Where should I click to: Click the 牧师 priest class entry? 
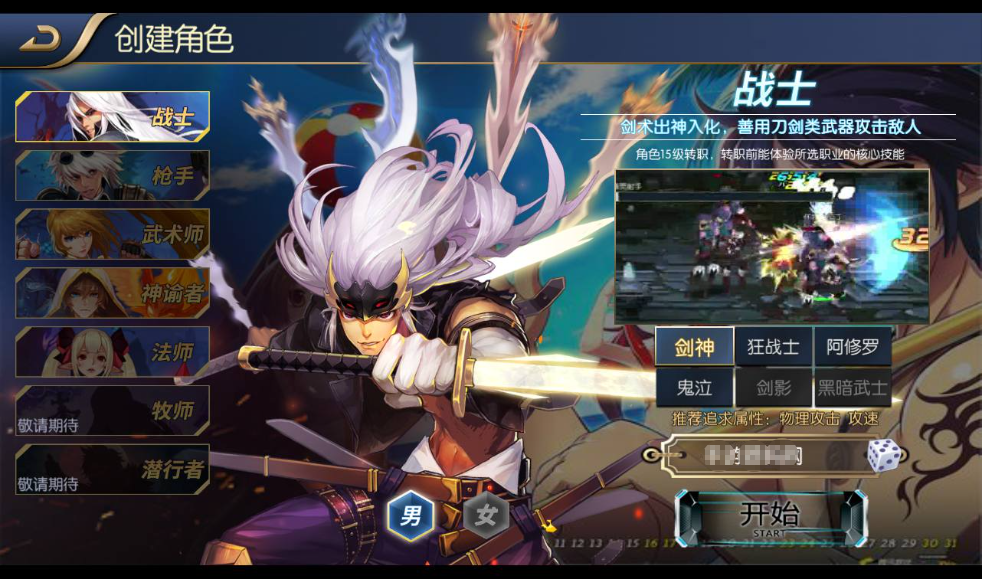coord(113,410)
